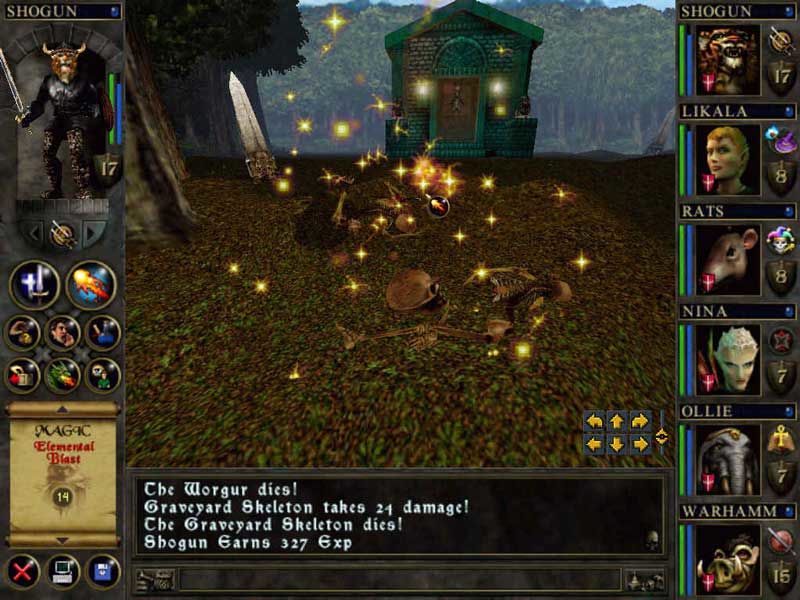This screenshot has height=600, width=800.
Task: Save game with the floppy disk button
Action: point(102,572)
